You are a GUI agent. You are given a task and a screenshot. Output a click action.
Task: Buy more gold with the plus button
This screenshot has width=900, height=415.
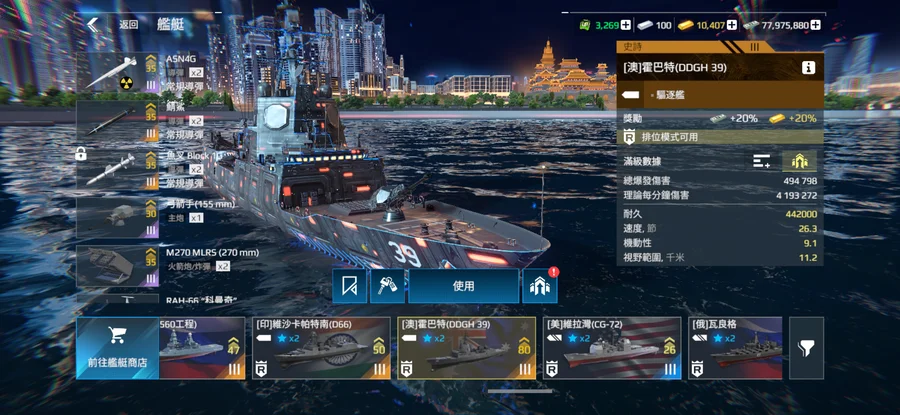[x=733, y=24]
